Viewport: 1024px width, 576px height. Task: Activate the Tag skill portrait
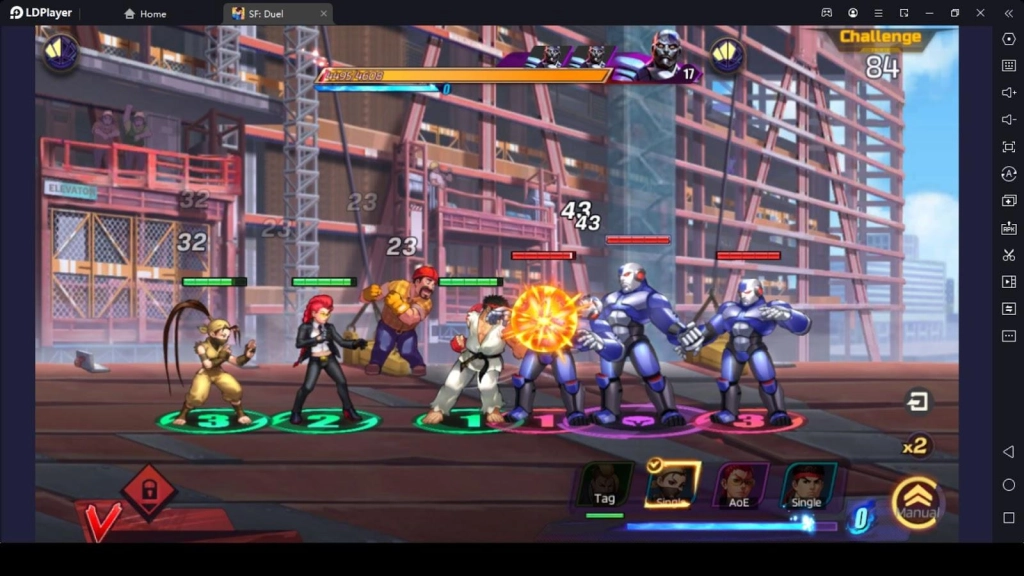[x=606, y=485]
